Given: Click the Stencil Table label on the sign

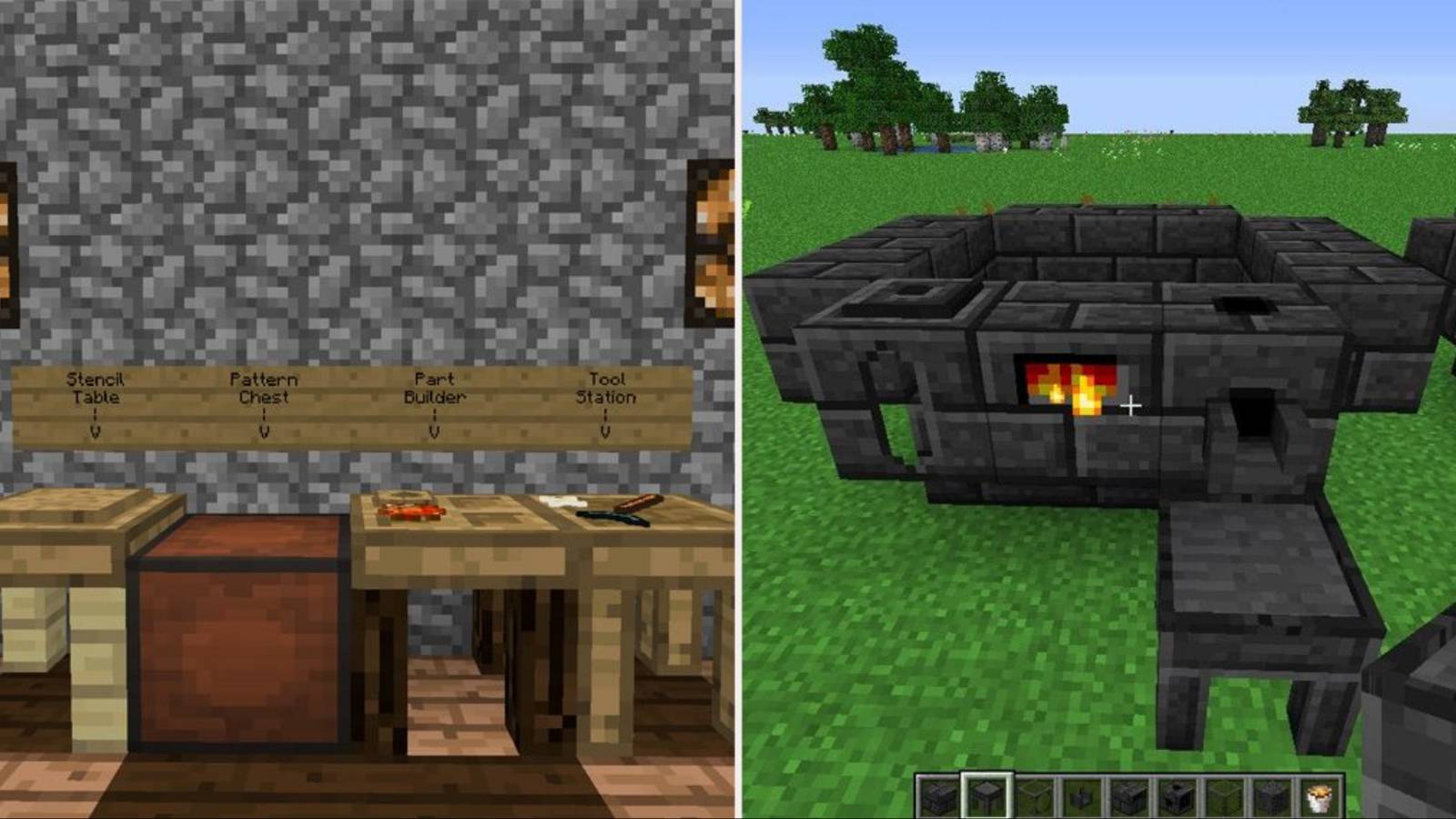Looking at the screenshot, I should tap(96, 387).
